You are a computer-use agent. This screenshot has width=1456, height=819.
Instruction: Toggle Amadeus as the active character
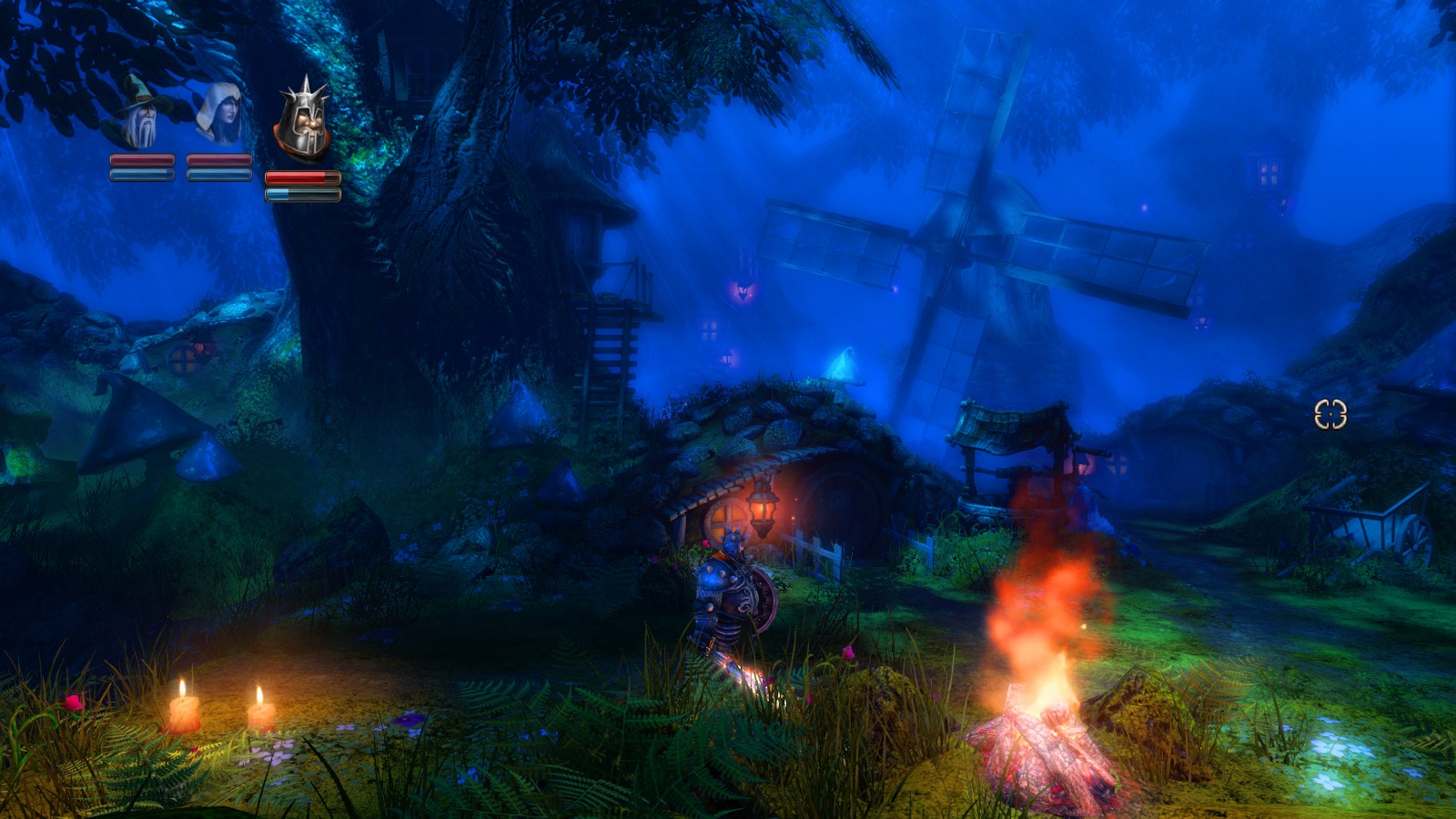pos(138,114)
